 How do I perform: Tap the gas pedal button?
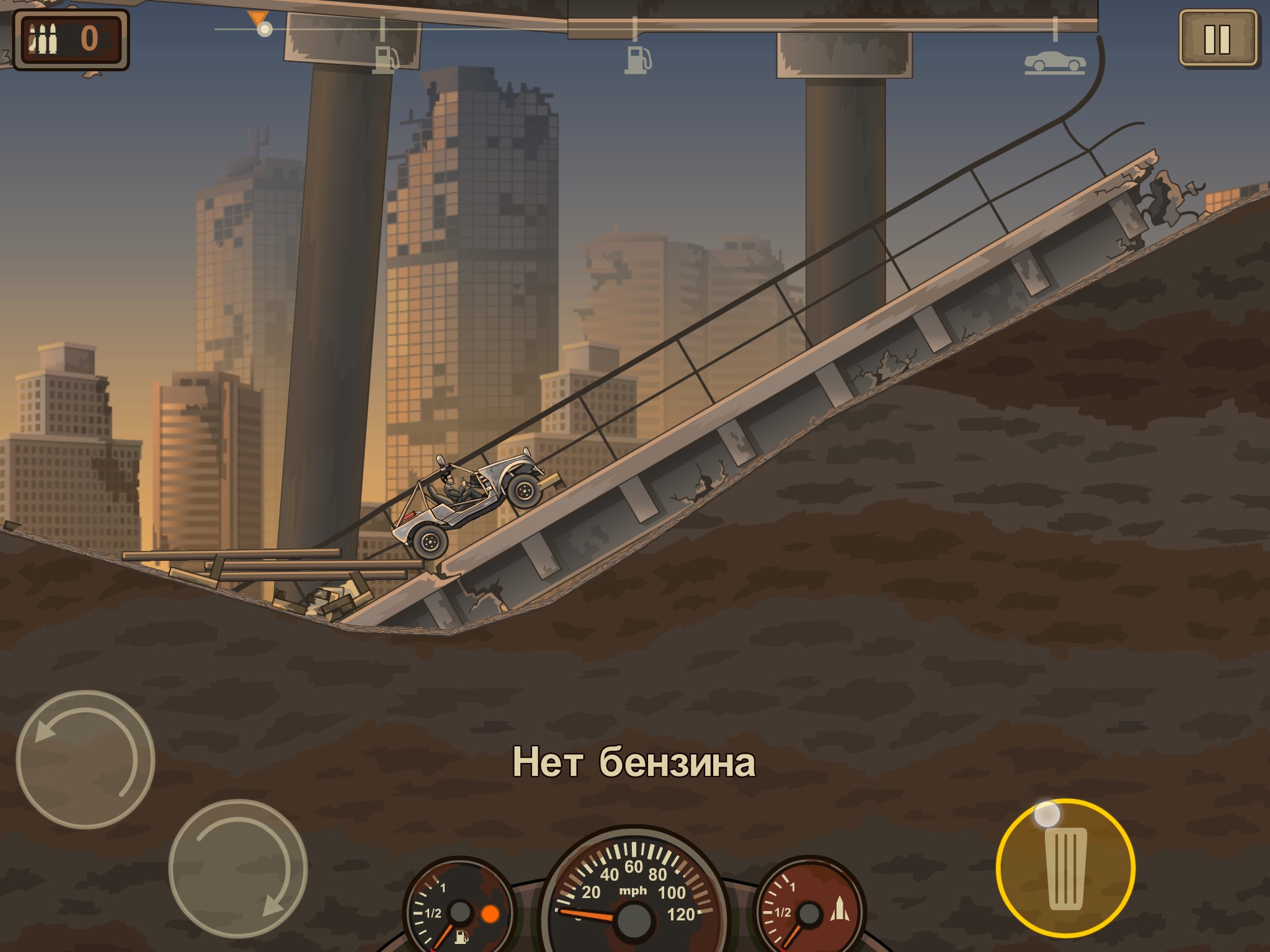pyautogui.click(x=1065, y=868)
